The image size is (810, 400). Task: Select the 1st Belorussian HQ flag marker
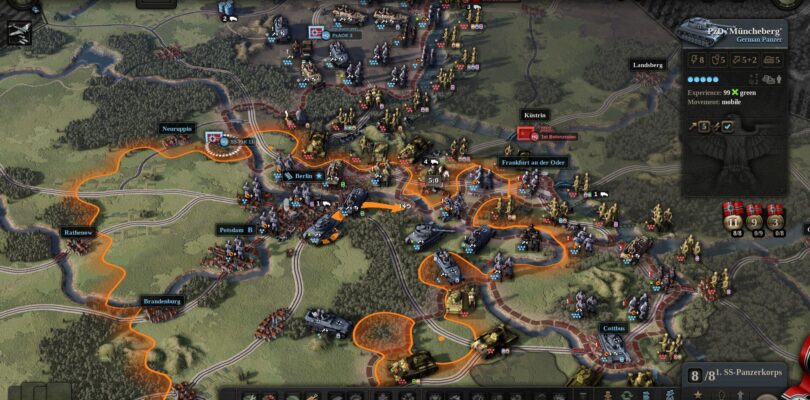click(527, 133)
